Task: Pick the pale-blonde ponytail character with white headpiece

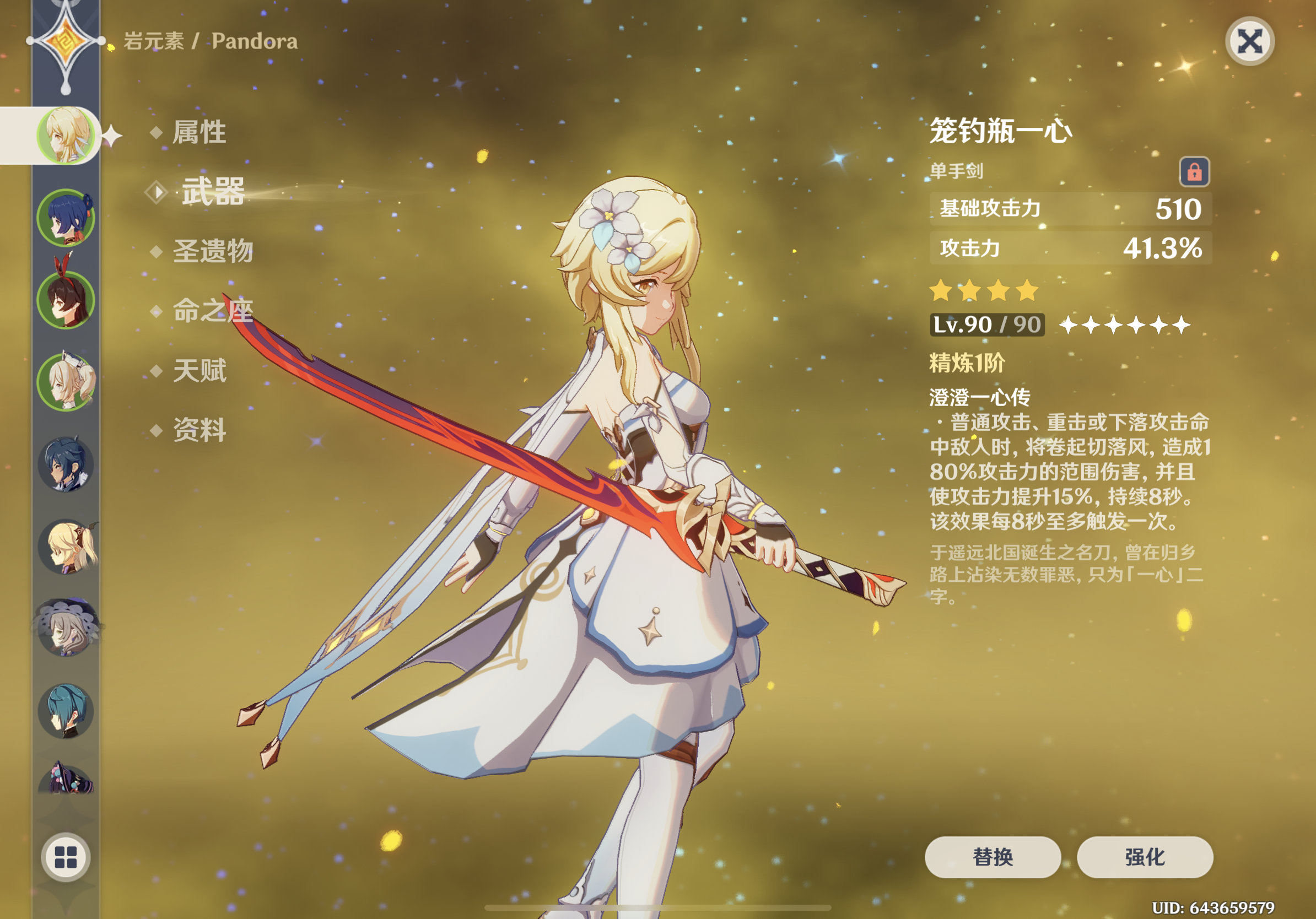Action: 66,382
